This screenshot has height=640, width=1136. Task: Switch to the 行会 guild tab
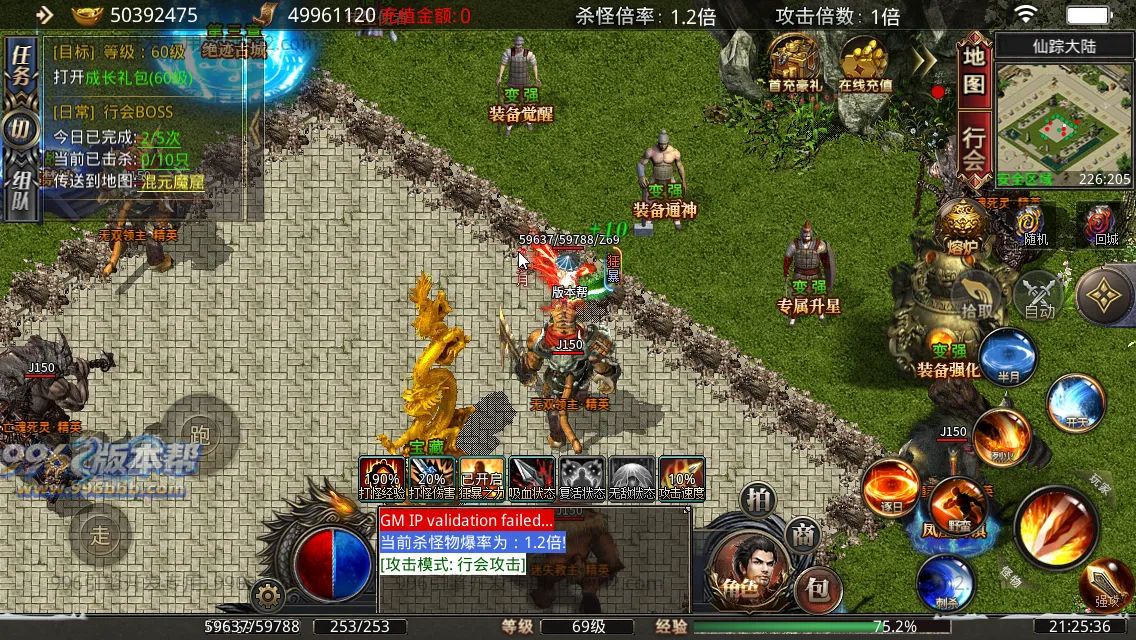click(974, 148)
